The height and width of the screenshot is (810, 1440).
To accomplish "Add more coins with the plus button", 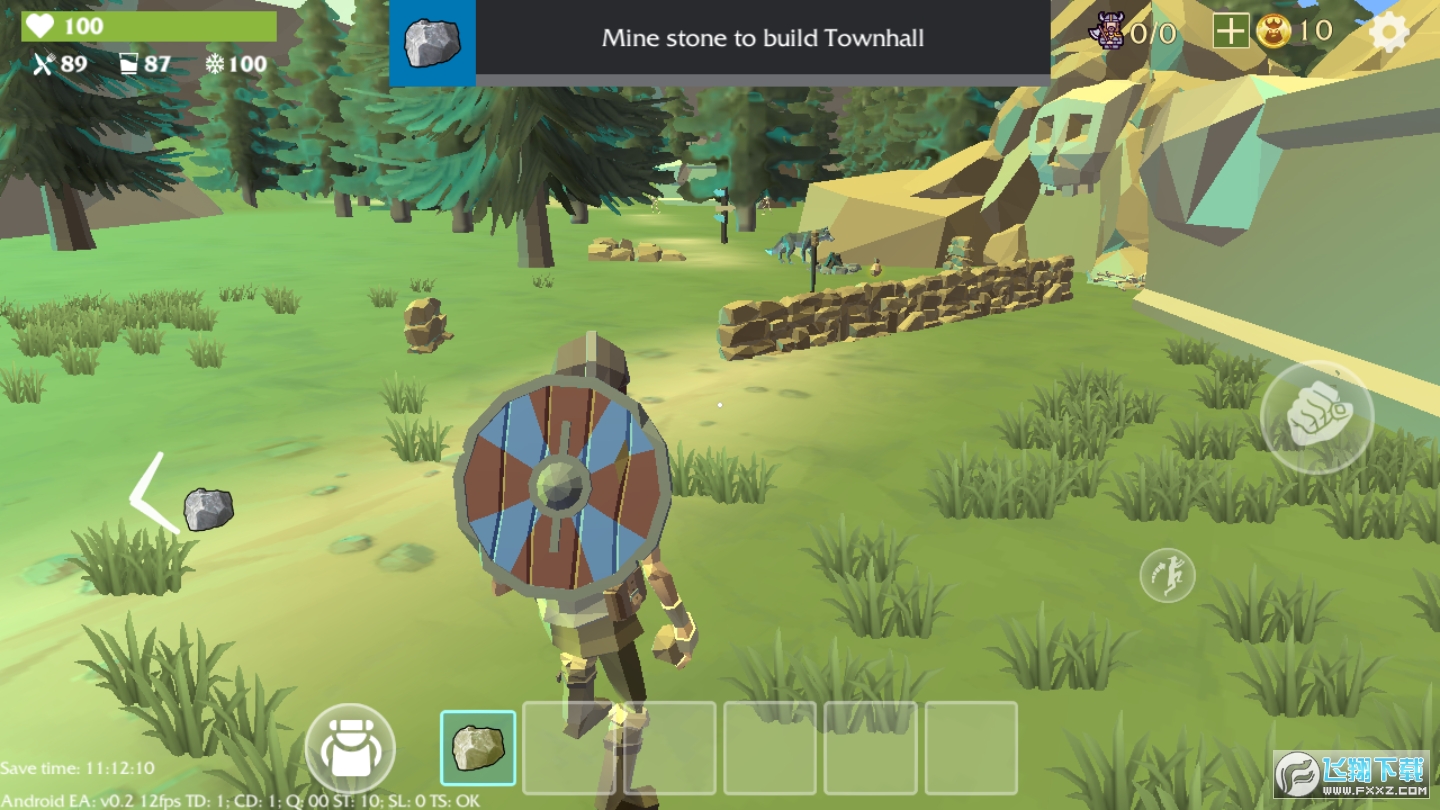I will (x=1230, y=32).
